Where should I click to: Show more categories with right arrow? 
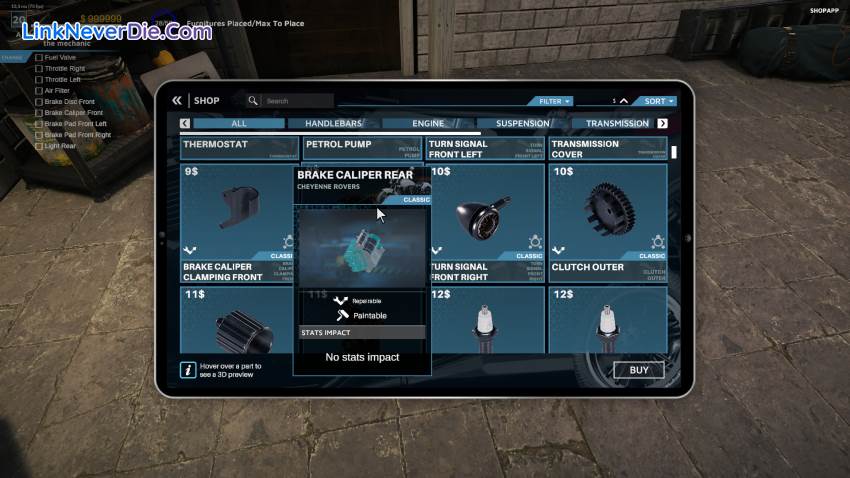tap(662, 124)
